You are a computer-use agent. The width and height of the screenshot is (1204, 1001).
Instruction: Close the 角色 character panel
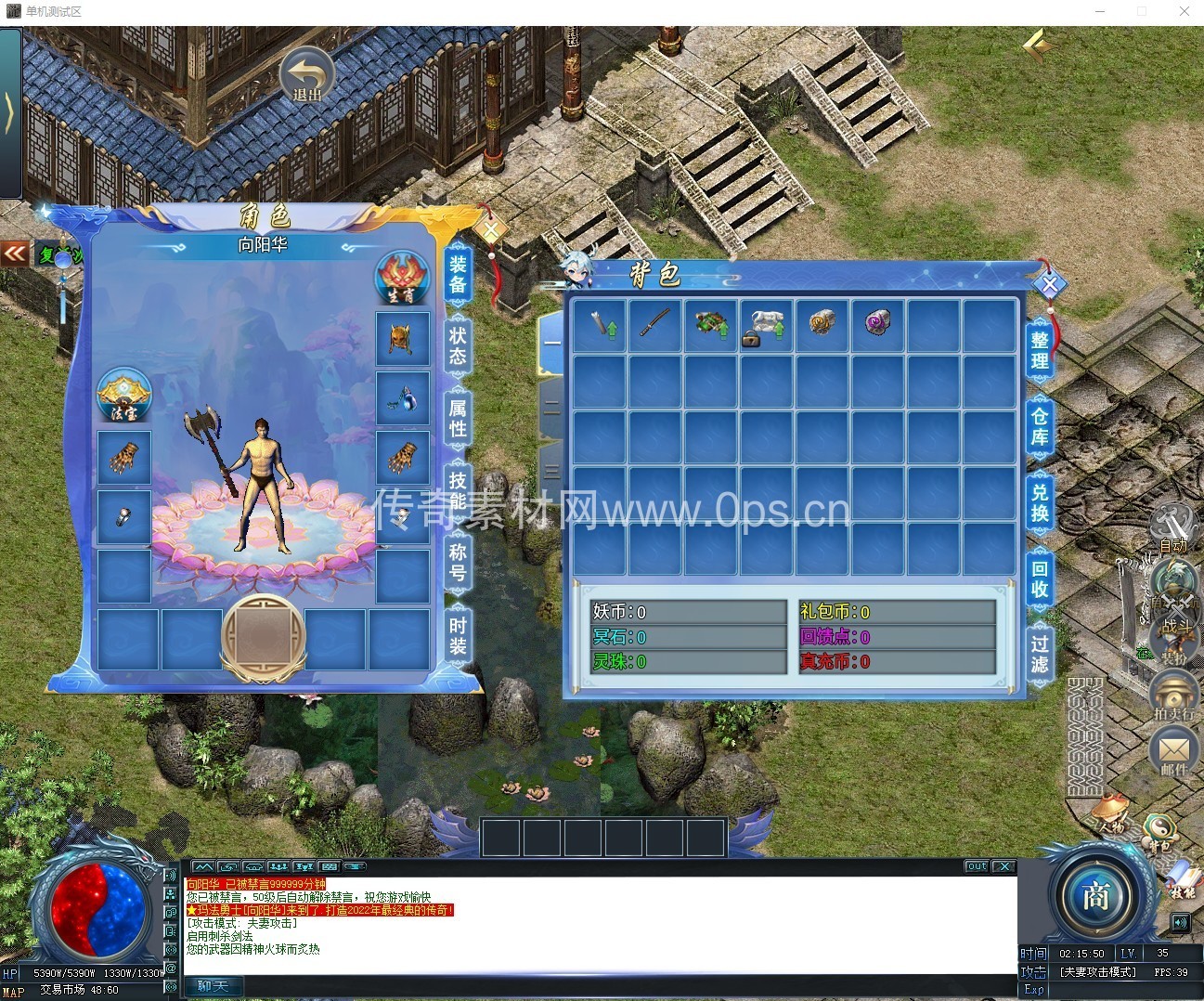click(491, 229)
